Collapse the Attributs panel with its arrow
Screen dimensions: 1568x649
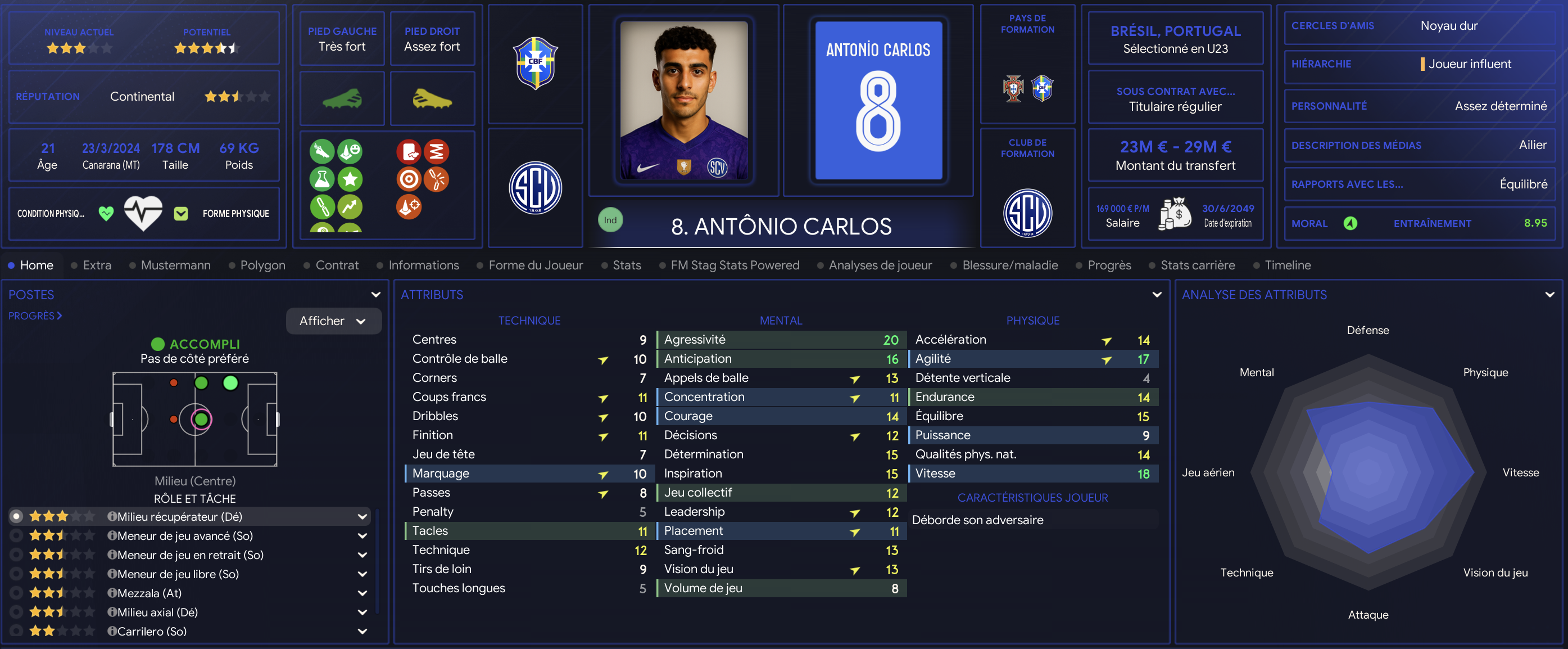pos(1157,295)
